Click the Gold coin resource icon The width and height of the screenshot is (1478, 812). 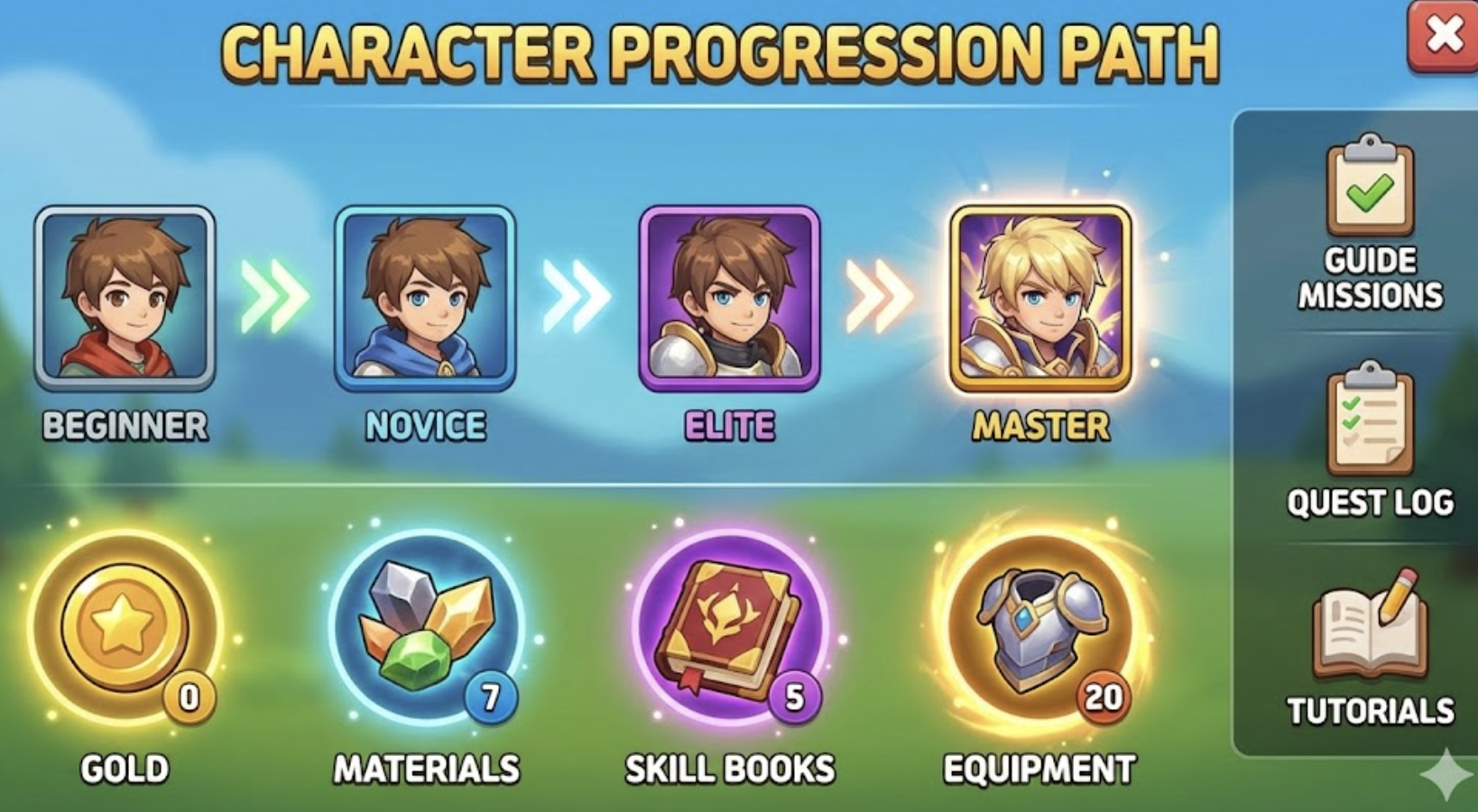pos(125,627)
